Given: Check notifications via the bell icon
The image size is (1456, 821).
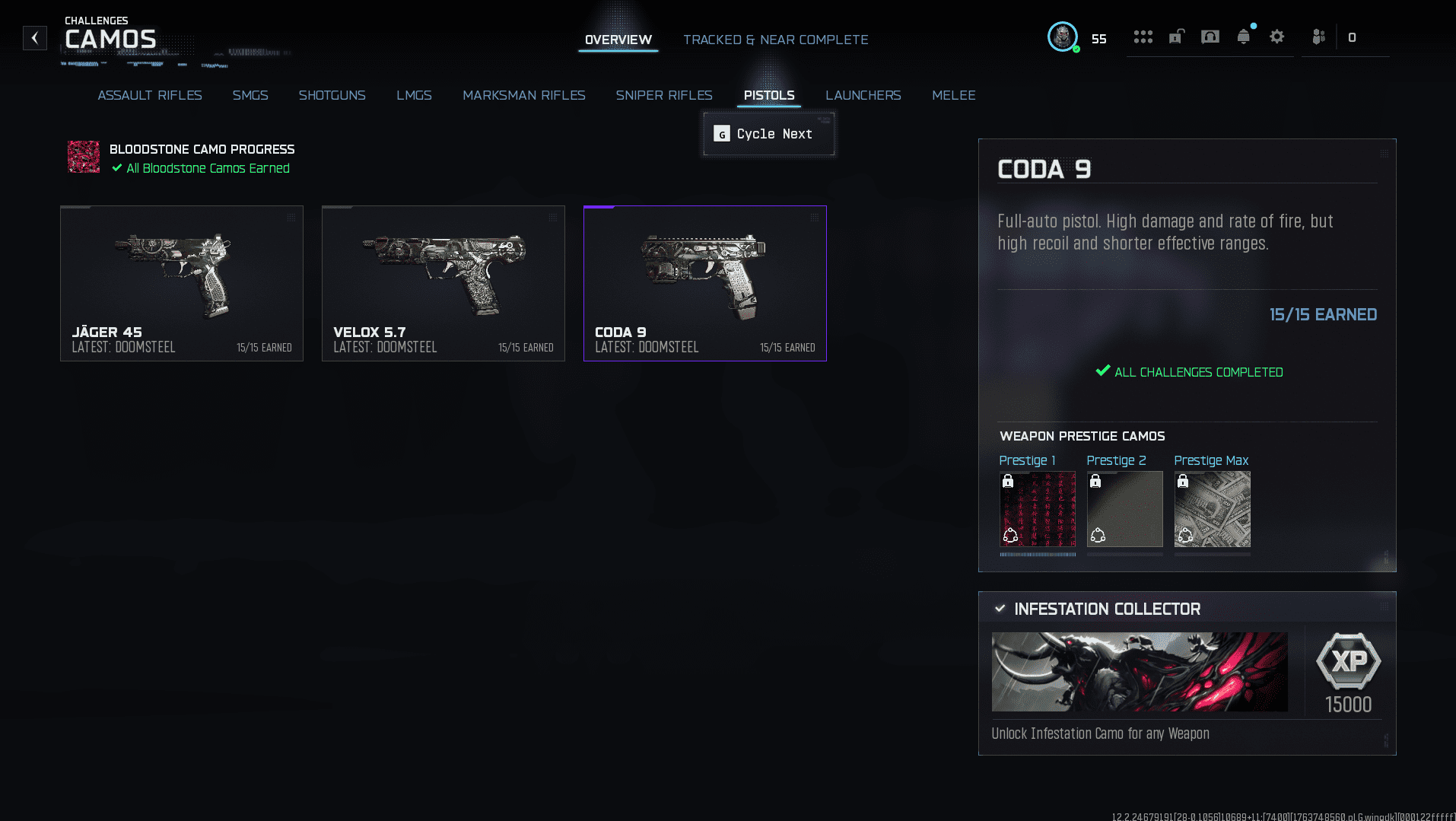Looking at the screenshot, I should click(1243, 37).
